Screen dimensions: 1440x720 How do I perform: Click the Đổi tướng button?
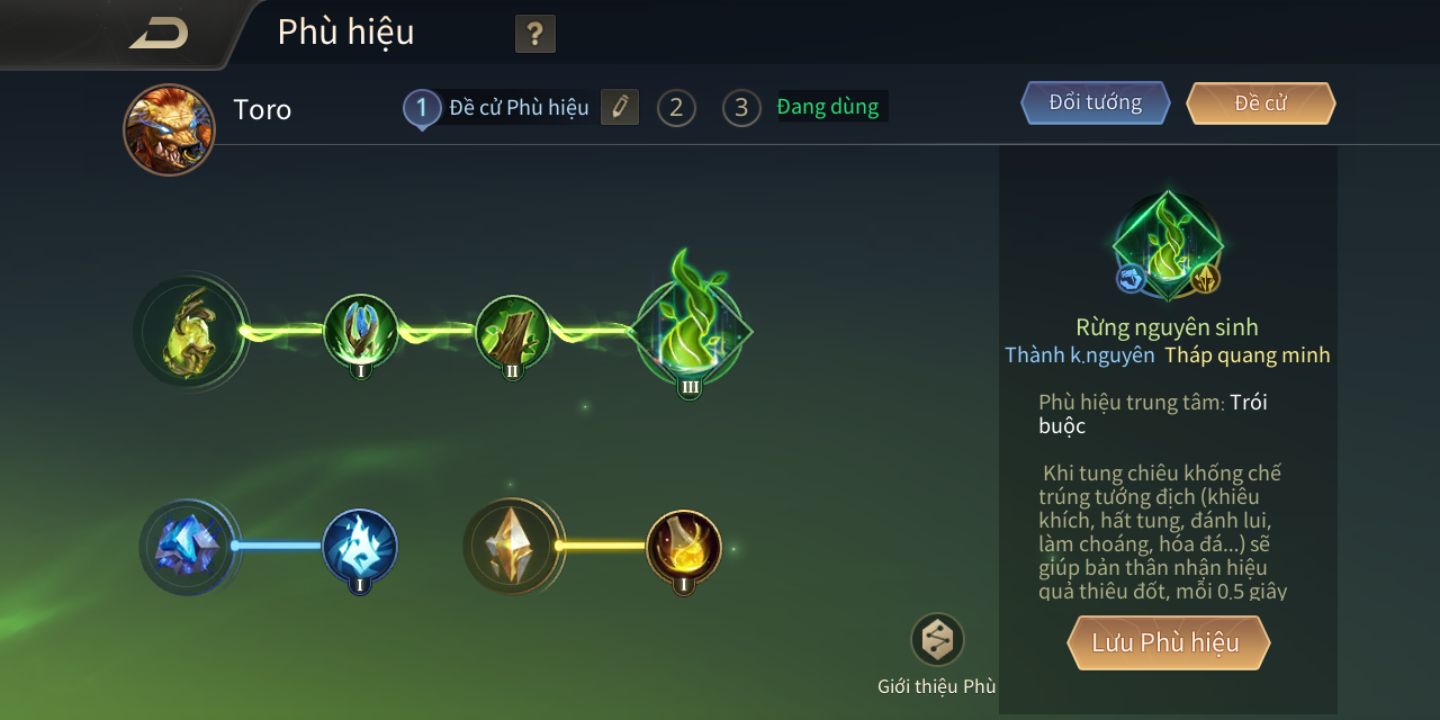click(1095, 103)
